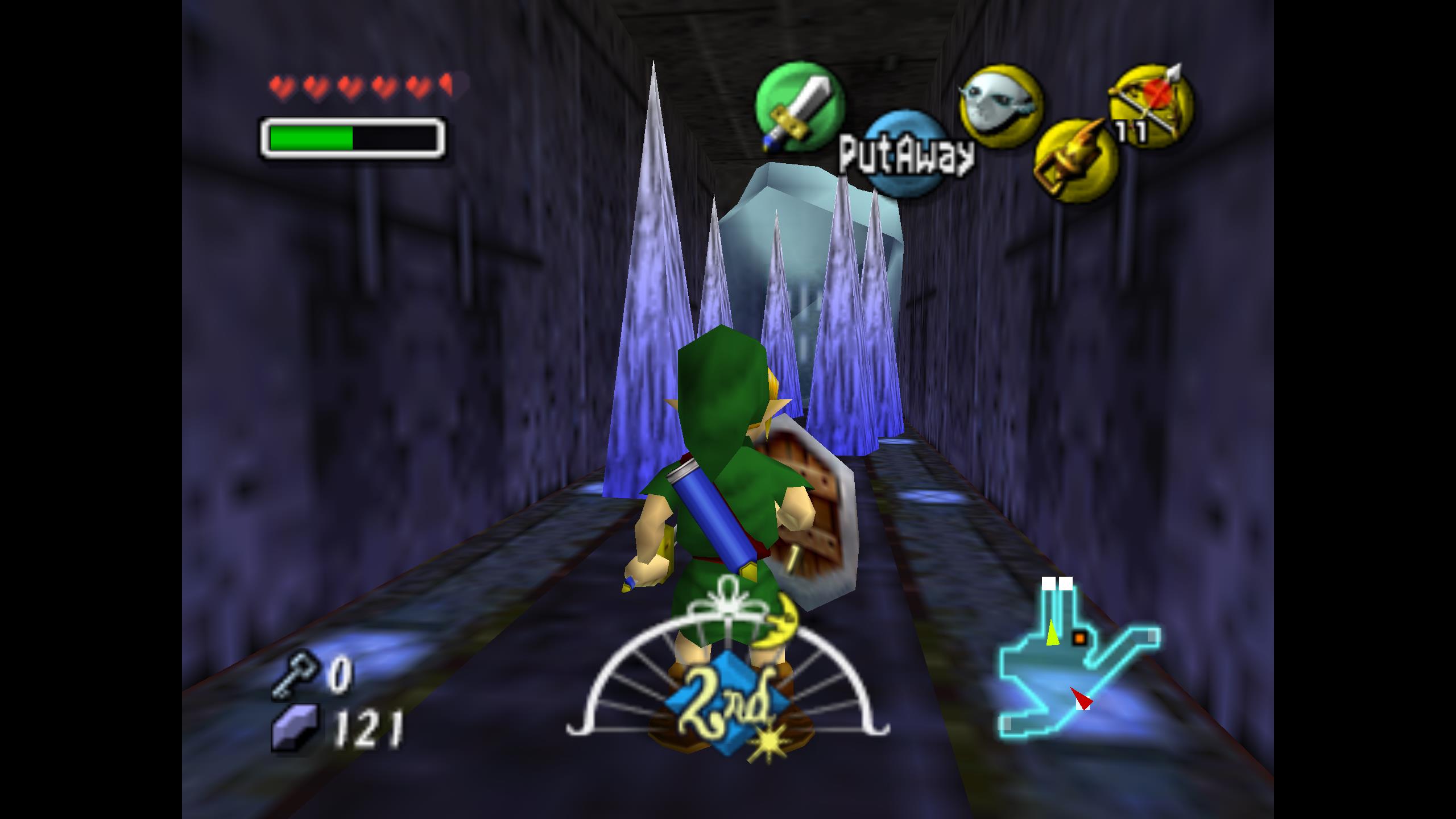This screenshot has height=819, width=1456.
Task: Equip the fire arrow bow slot
Action: coord(1152,104)
